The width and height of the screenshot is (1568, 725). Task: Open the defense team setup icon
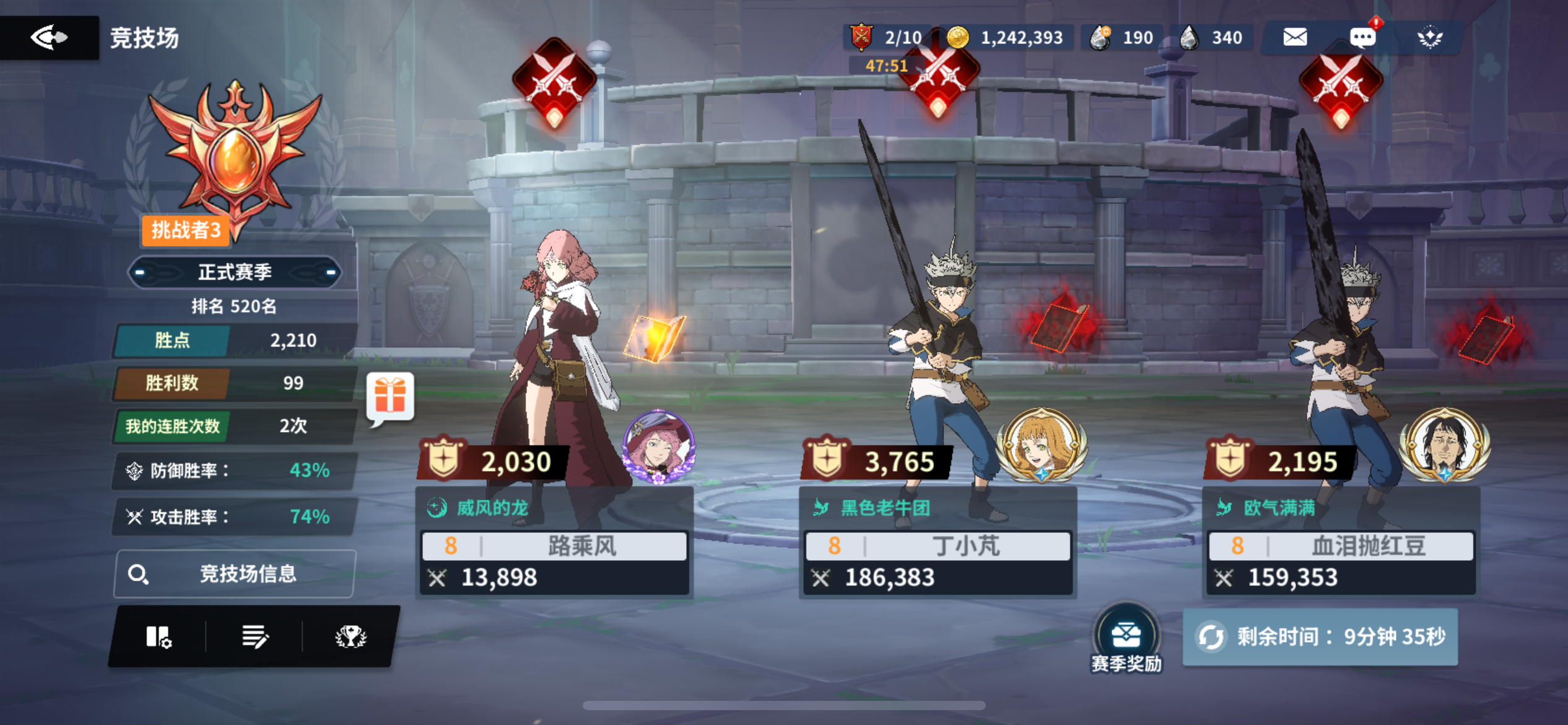coord(157,636)
